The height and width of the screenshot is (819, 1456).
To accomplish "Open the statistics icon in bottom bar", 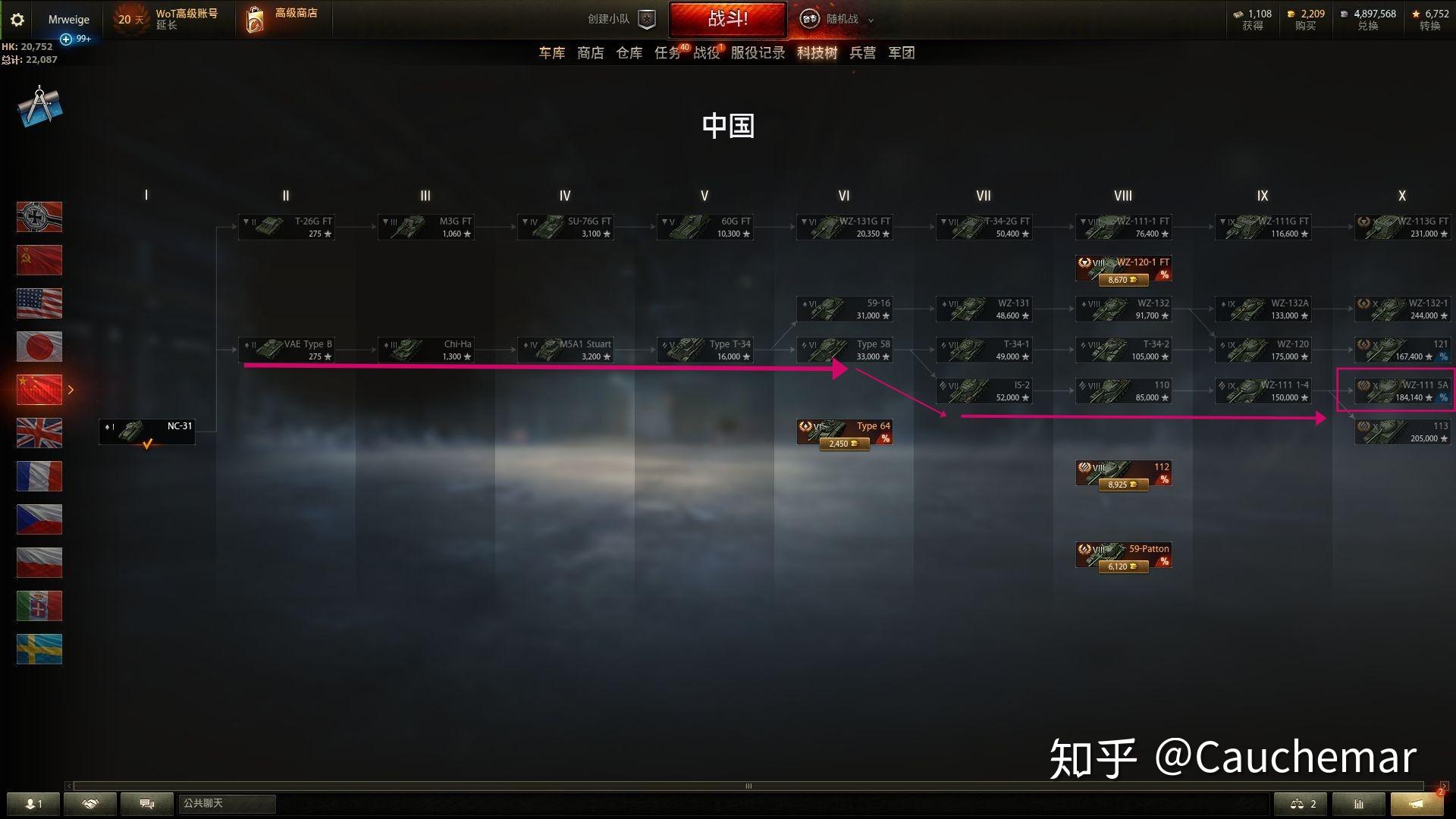I will (1358, 804).
